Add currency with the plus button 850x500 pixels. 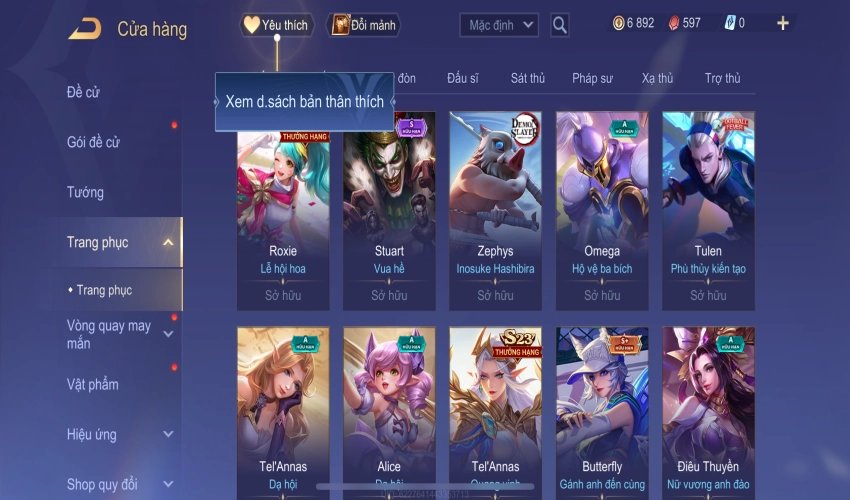782,23
